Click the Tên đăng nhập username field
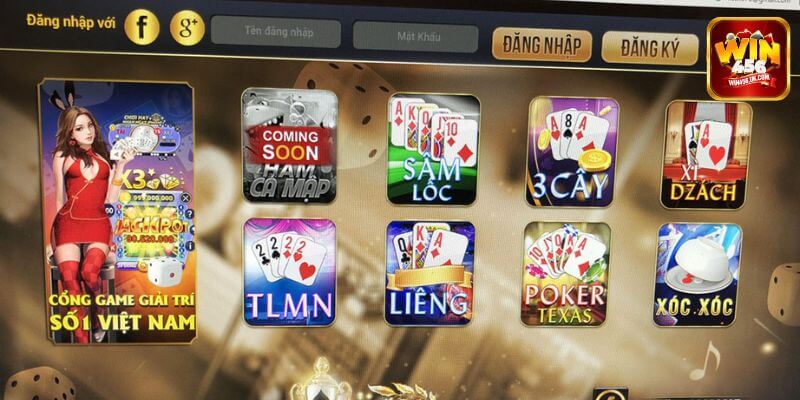Image resolution: width=800 pixels, height=400 pixels. click(273, 33)
